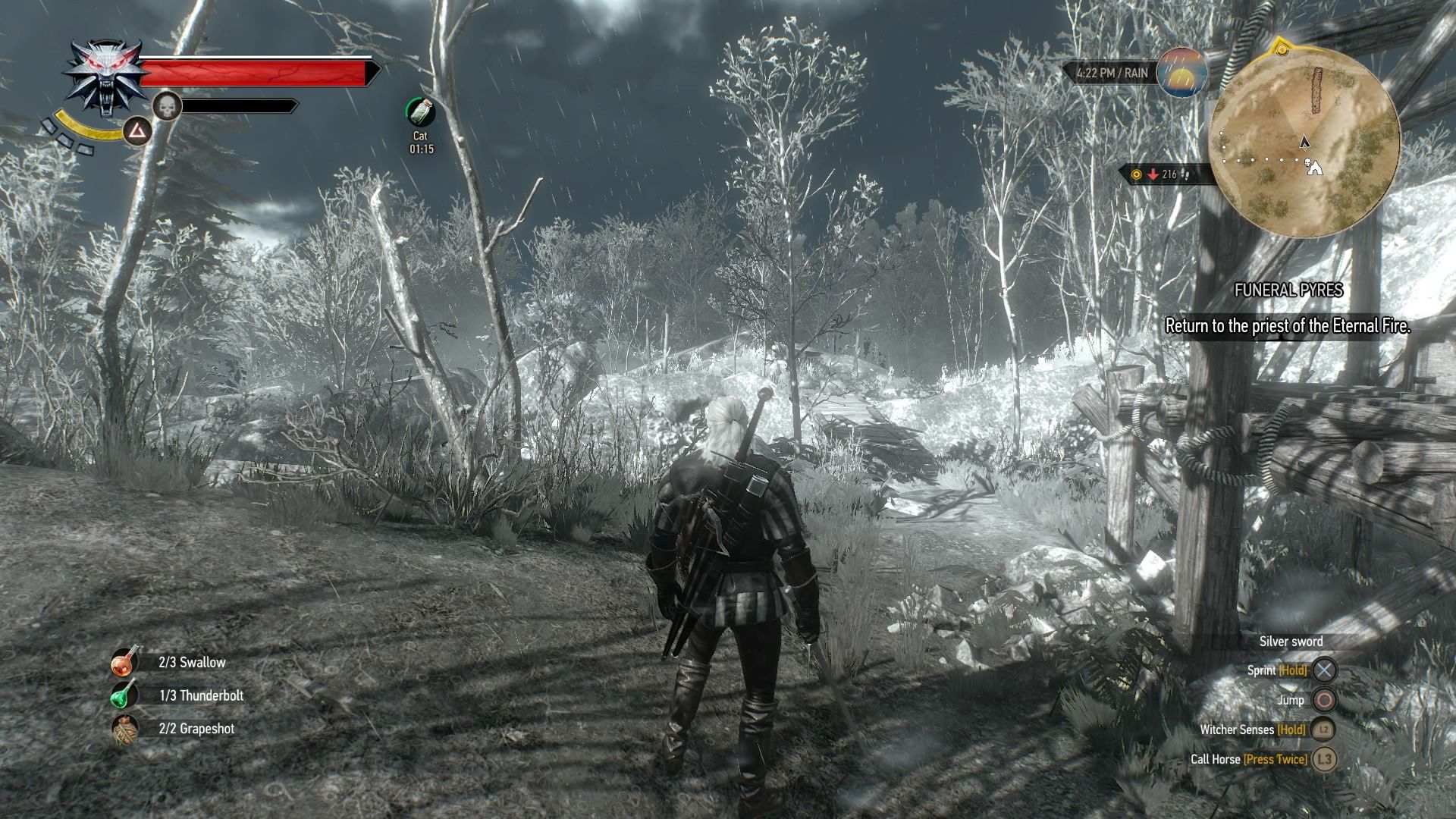Image resolution: width=1456 pixels, height=819 pixels.
Task: Select the active sign icon
Action: coord(137,133)
